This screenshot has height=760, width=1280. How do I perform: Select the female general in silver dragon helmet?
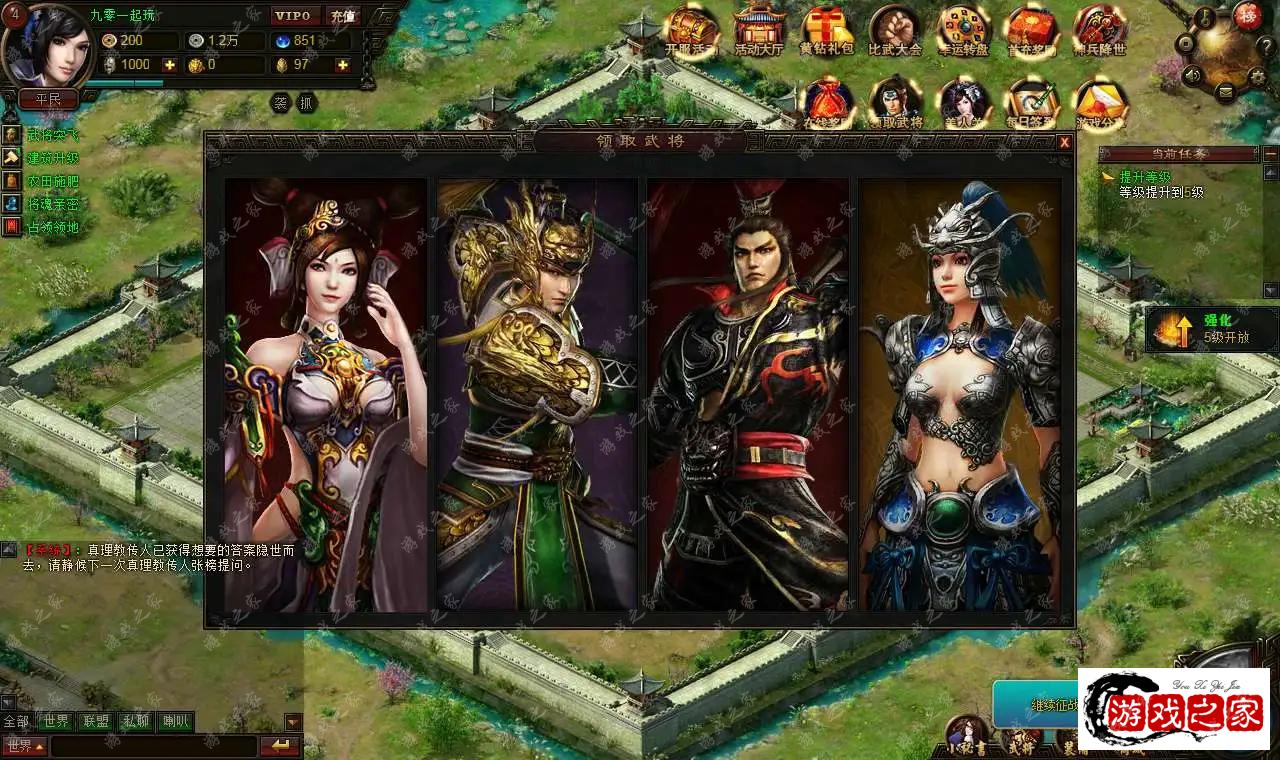coord(959,394)
